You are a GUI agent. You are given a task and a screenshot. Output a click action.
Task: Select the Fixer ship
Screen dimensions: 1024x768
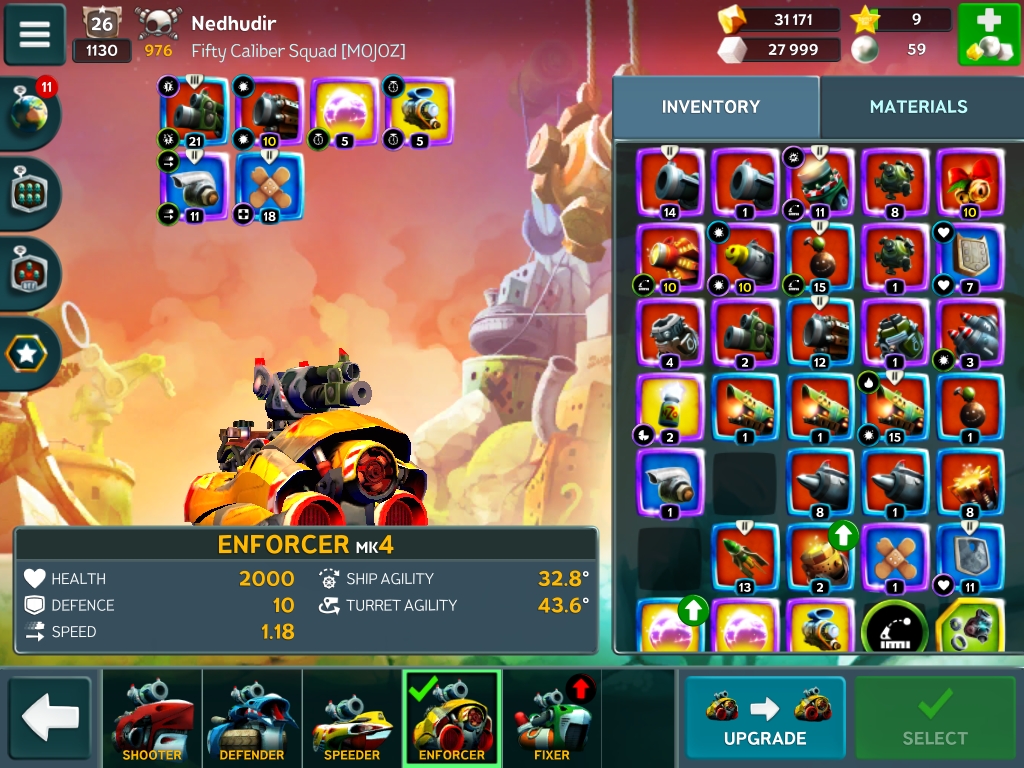tap(551, 719)
